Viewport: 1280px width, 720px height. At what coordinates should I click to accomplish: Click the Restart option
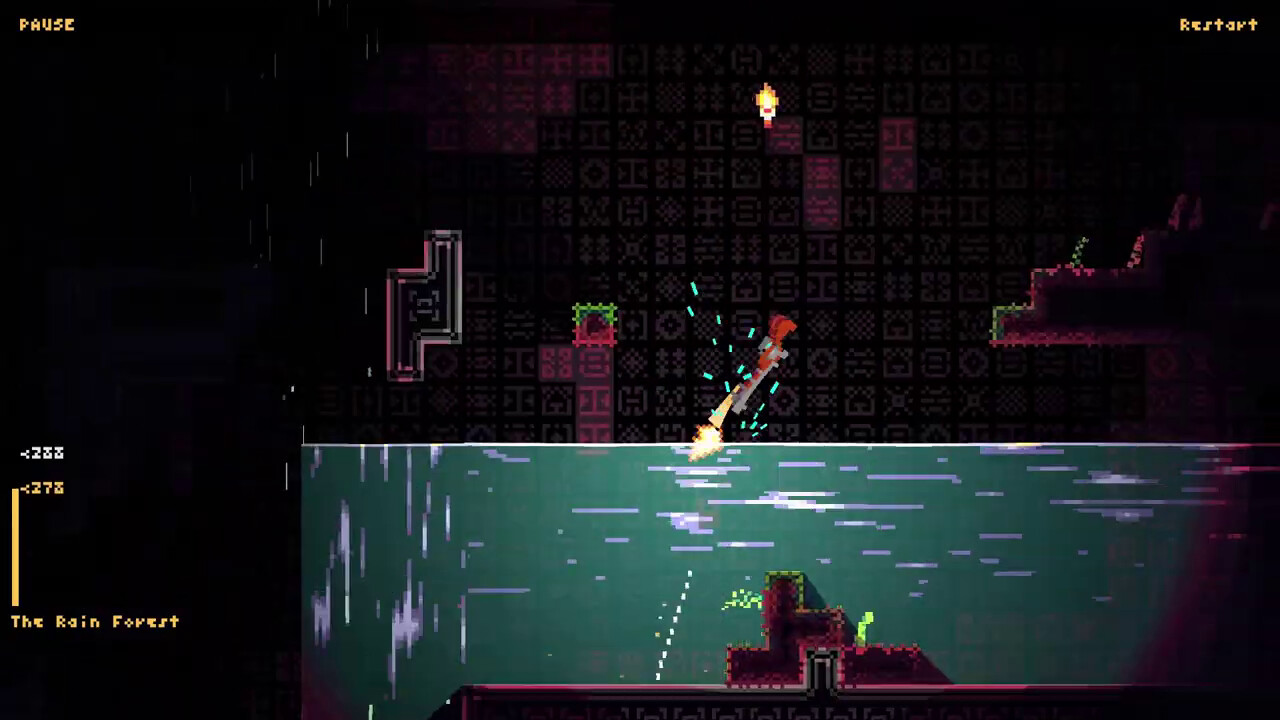pos(1217,24)
